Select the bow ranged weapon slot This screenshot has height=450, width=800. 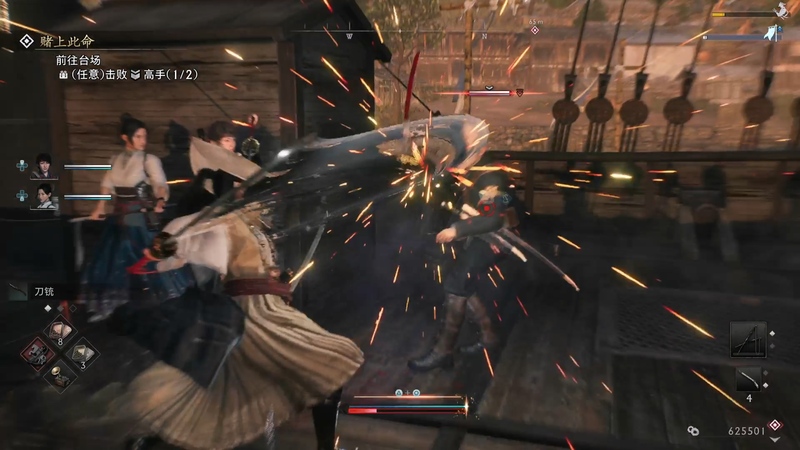[747, 379]
